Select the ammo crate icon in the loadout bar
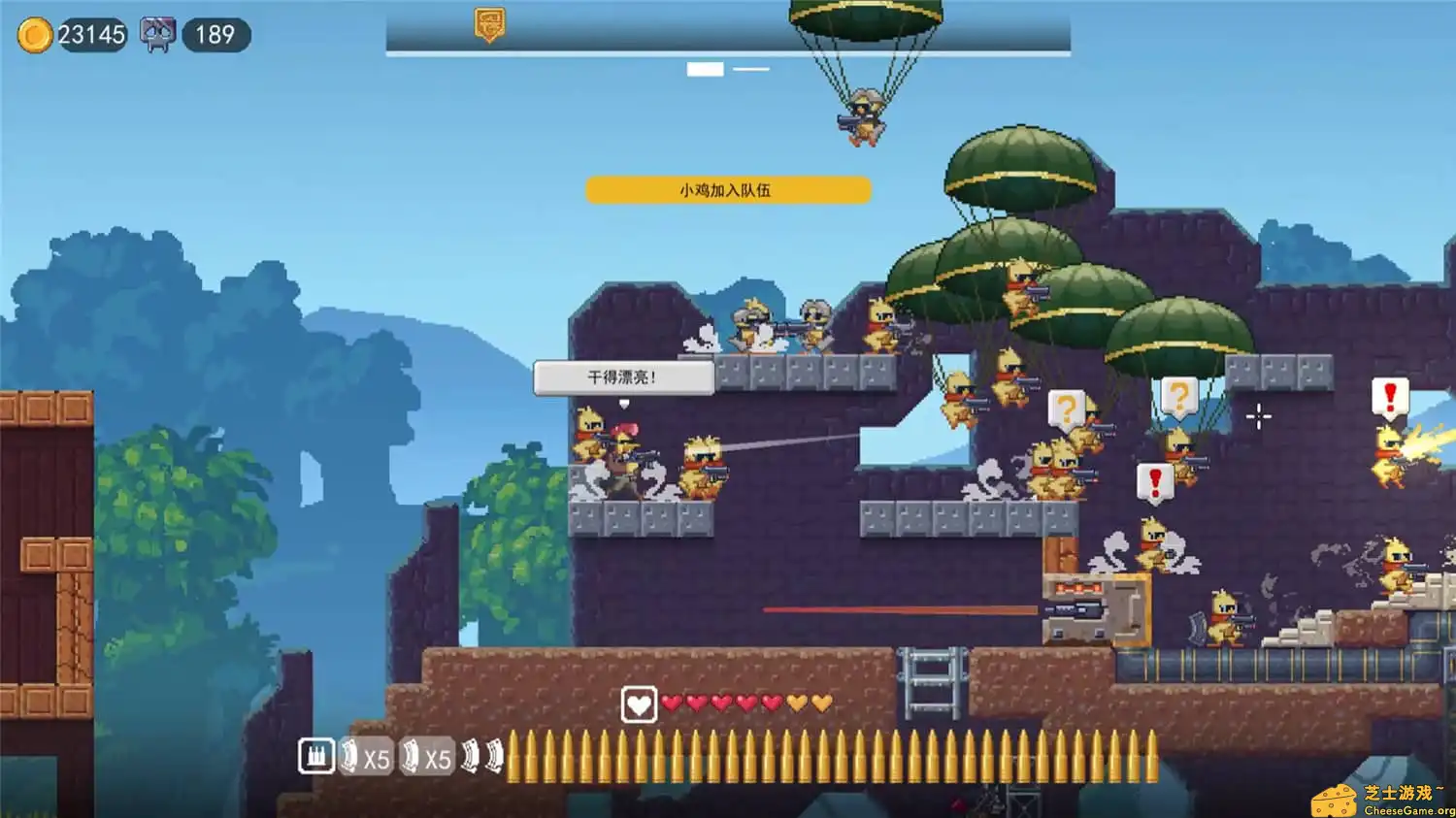The height and width of the screenshot is (818, 1456). coord(315,755)
